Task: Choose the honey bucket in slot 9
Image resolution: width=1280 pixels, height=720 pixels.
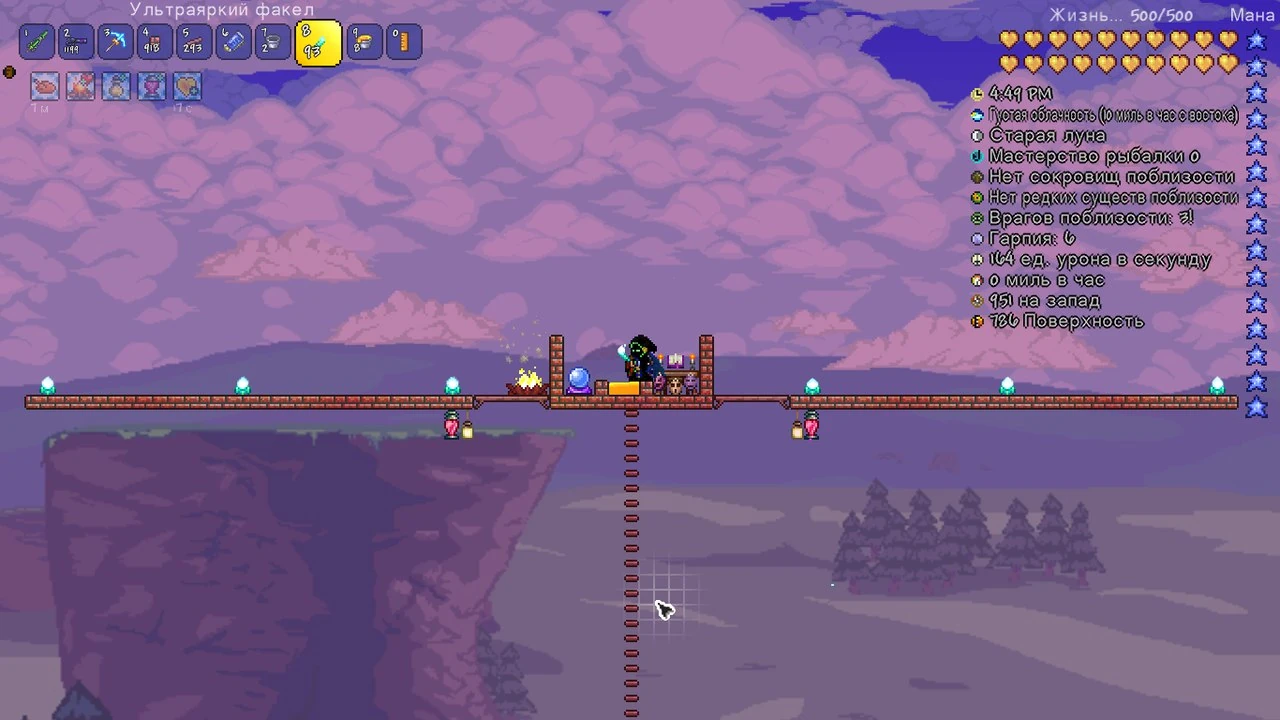Action: click(364, 42)
